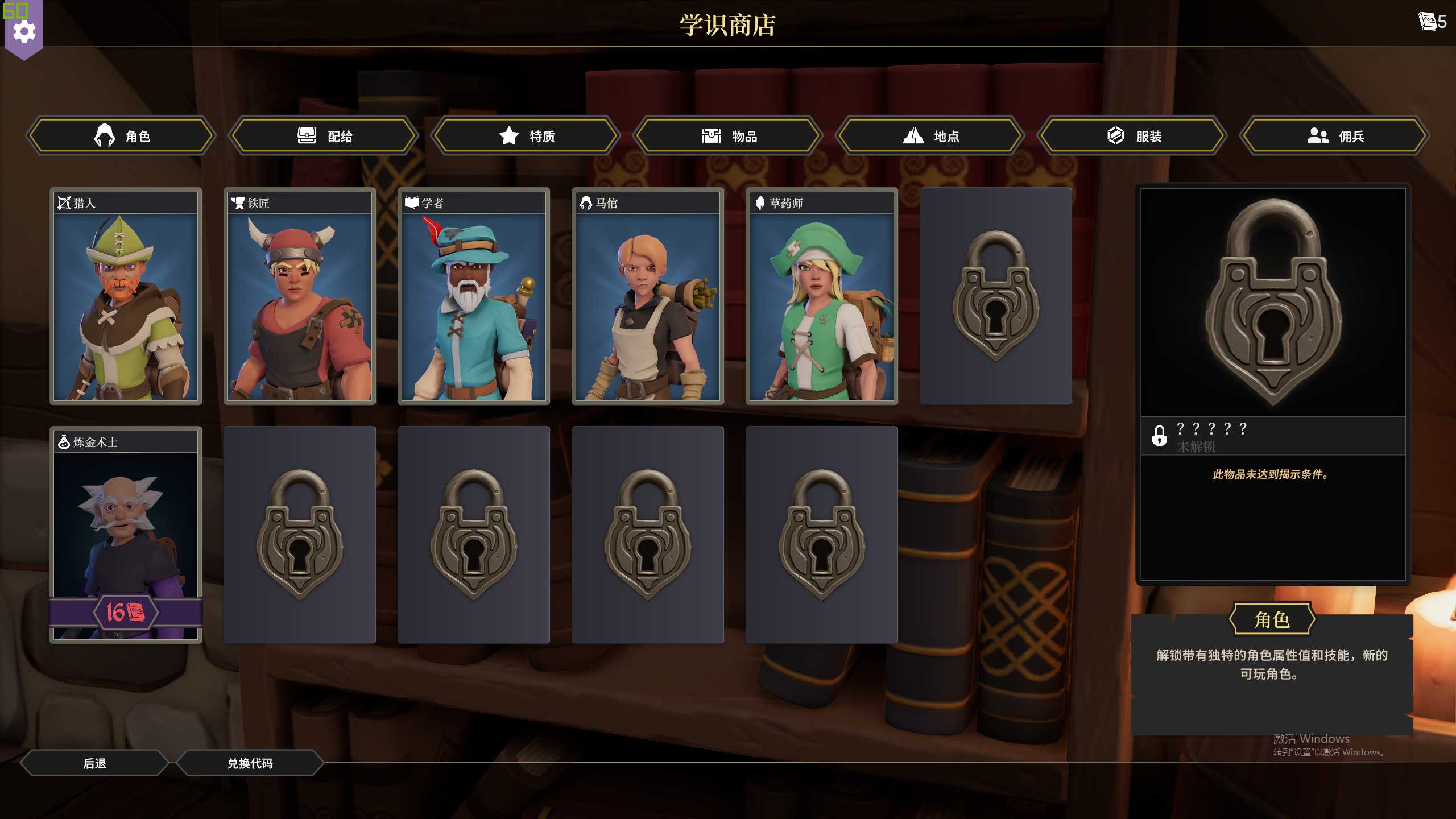Open the 兑换代码 redeem code dialog
This screenshot has height=819, width=1456.
pos(250,763)
